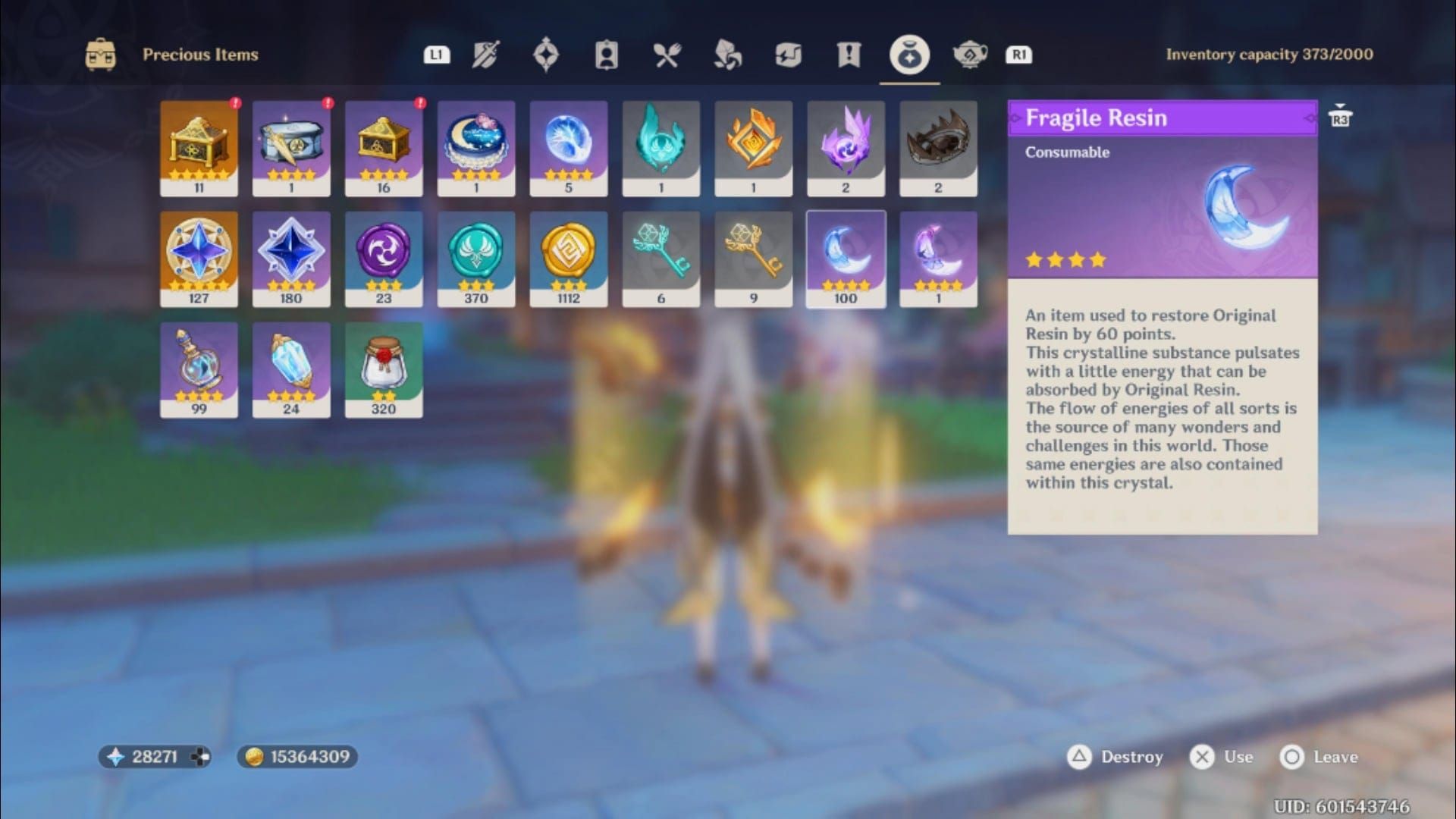Open the Food tab fork-and-knife icon
1456x819 pixels.
(668, 54)
